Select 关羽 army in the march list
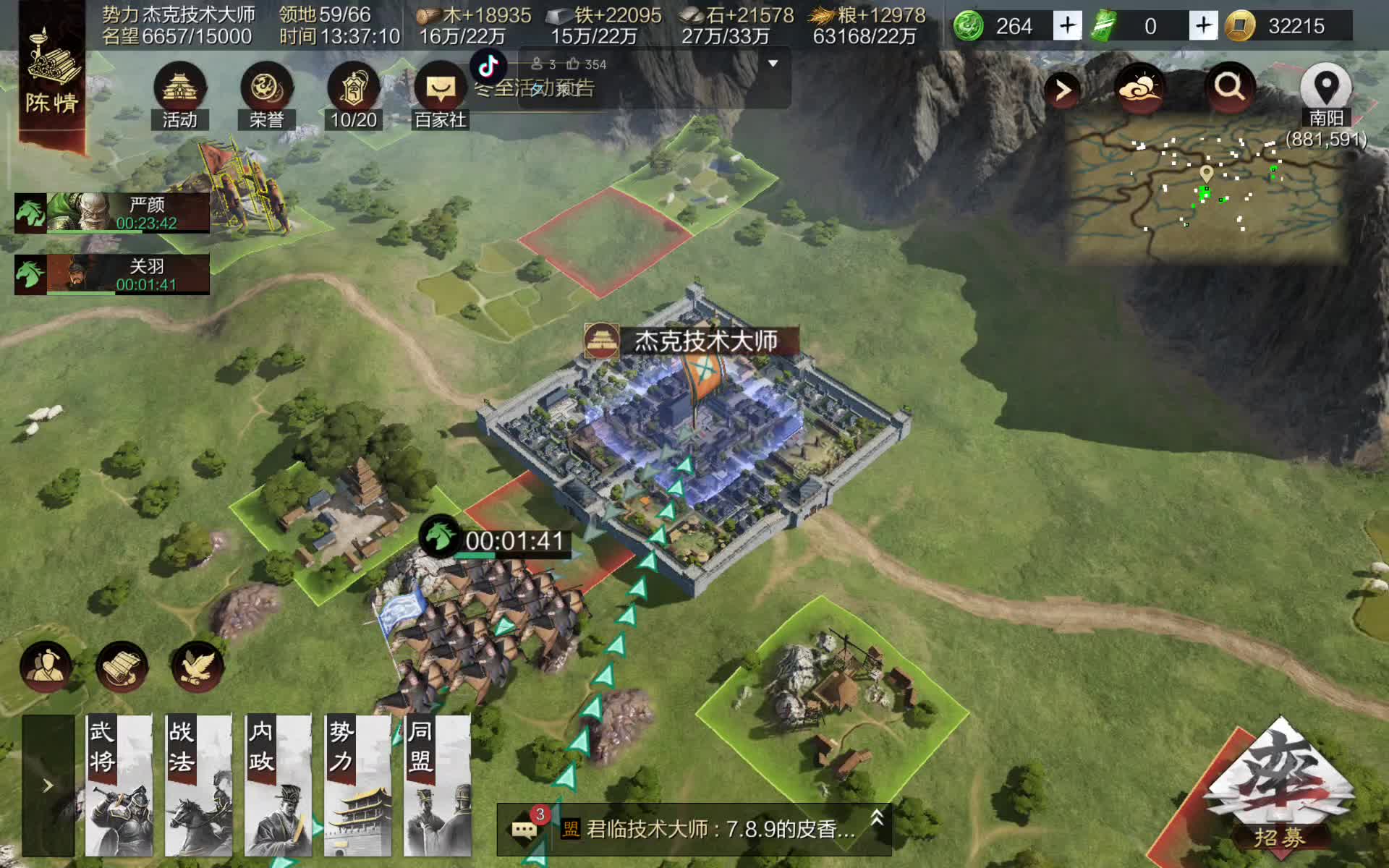Image resolution: width=1389 pixels, height=868 pixels. [112, 274]
